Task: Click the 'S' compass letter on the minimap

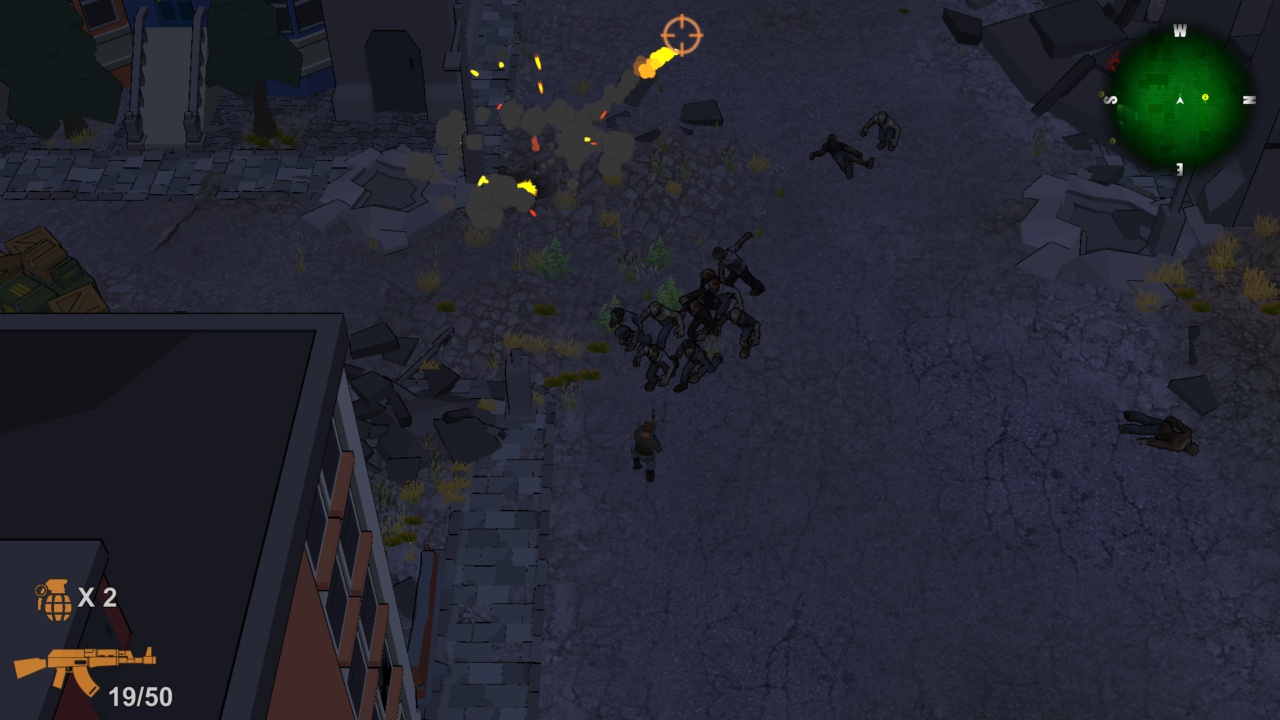Action: [x=1110, y=99]
